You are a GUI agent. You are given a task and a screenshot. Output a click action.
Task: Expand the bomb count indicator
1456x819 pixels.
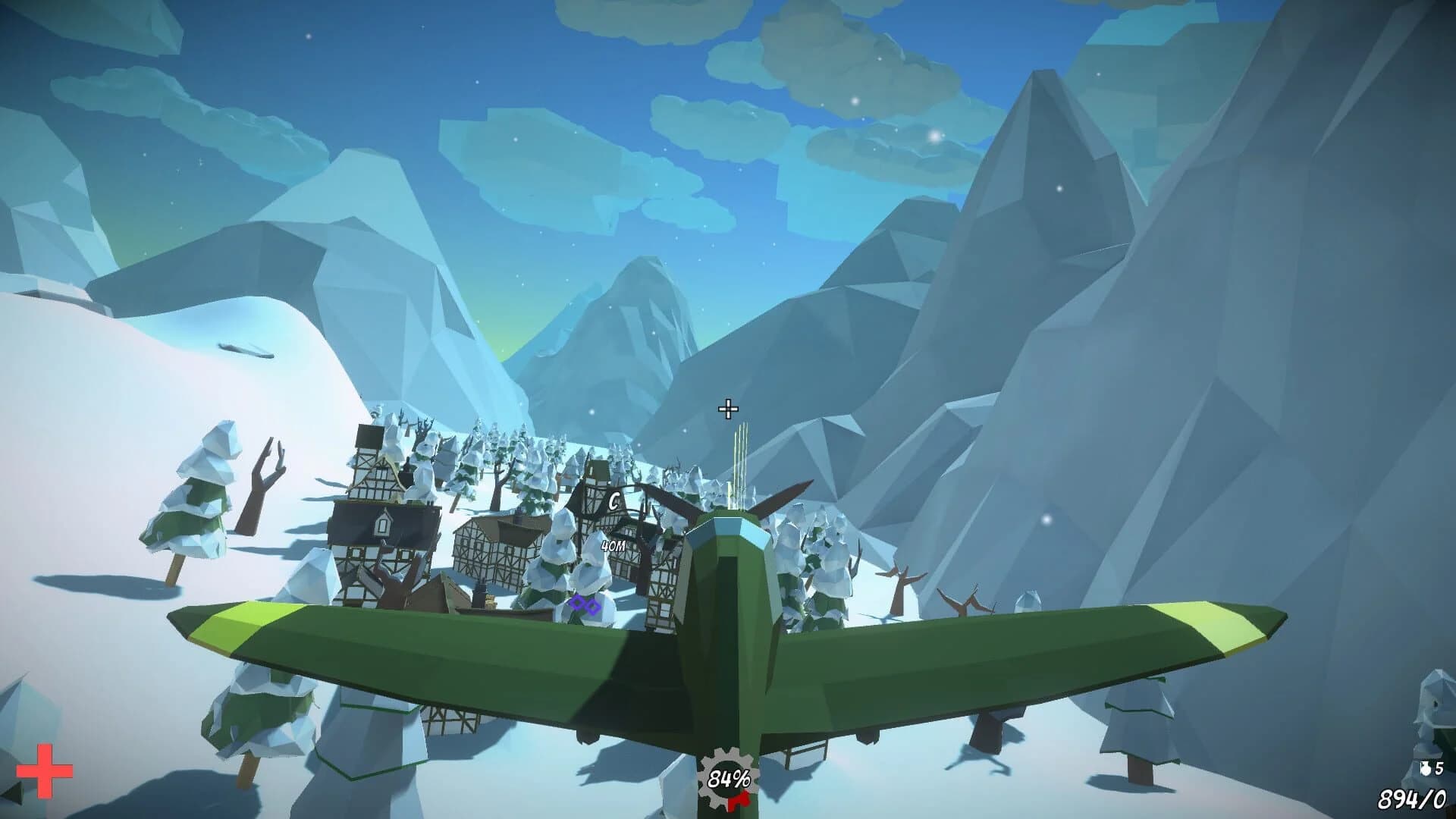pyautogui.click(x=1433, y=768)
